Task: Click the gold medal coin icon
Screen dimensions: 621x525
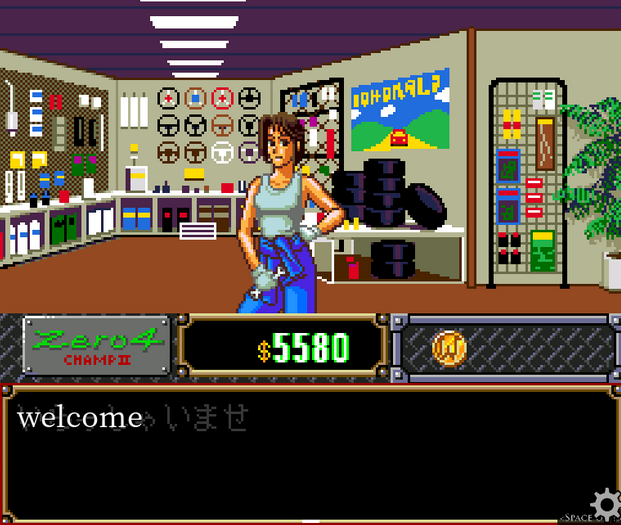Action: (449, 348)
